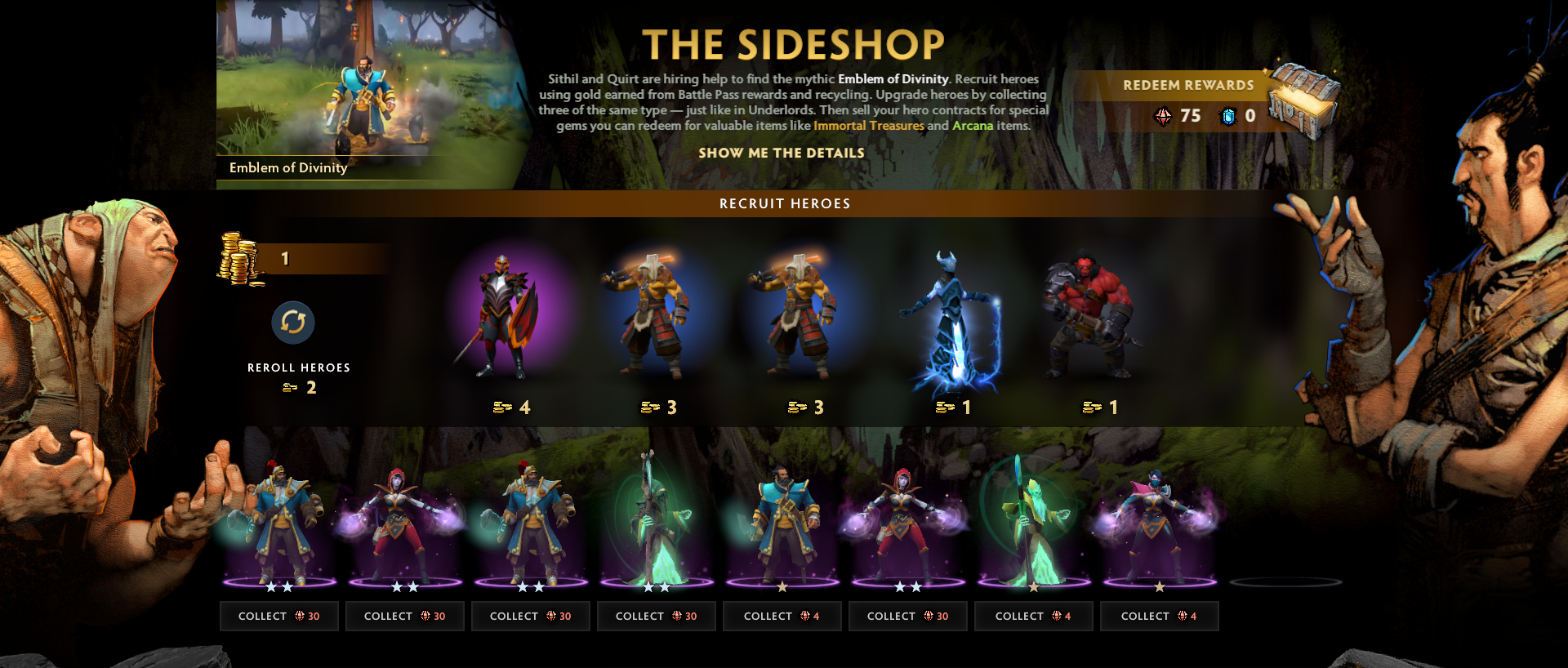Follow the Immortal Treasures link
This screenshot has height=668, width=1568.
tap(868, 126)
